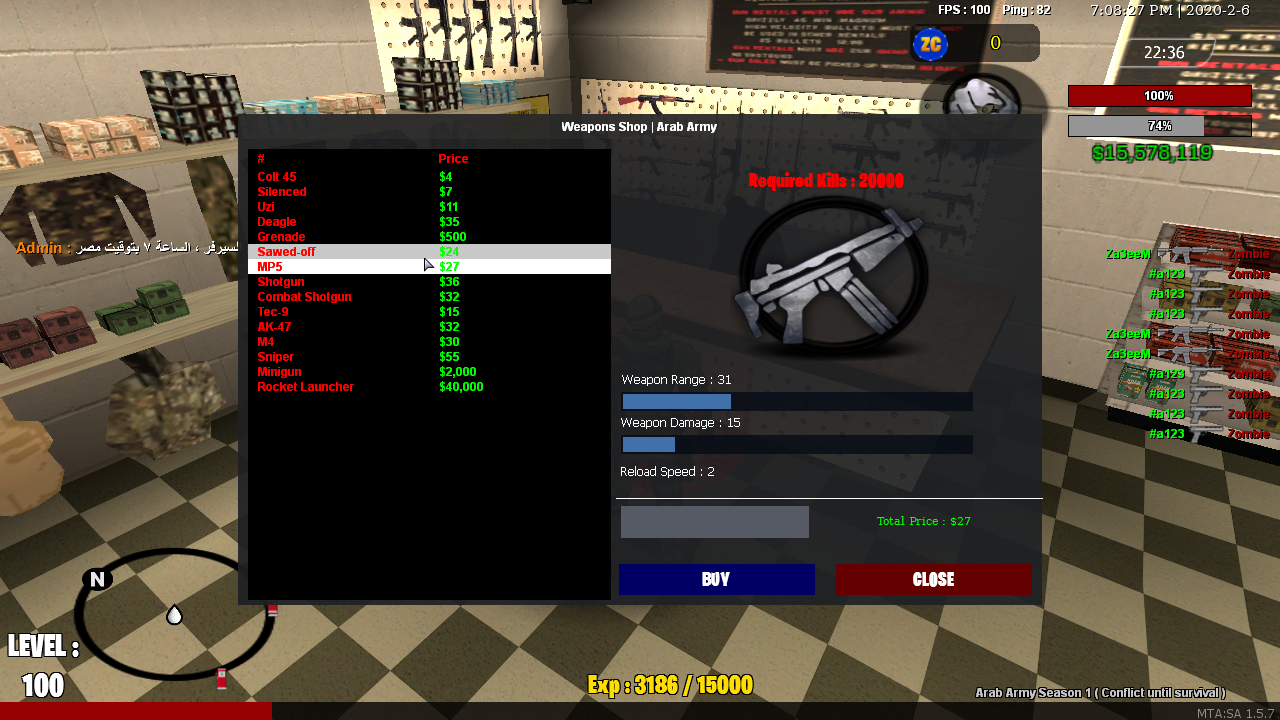
Task: Click the quantity input field beside Total Price
Action: [x=714, y=521]
